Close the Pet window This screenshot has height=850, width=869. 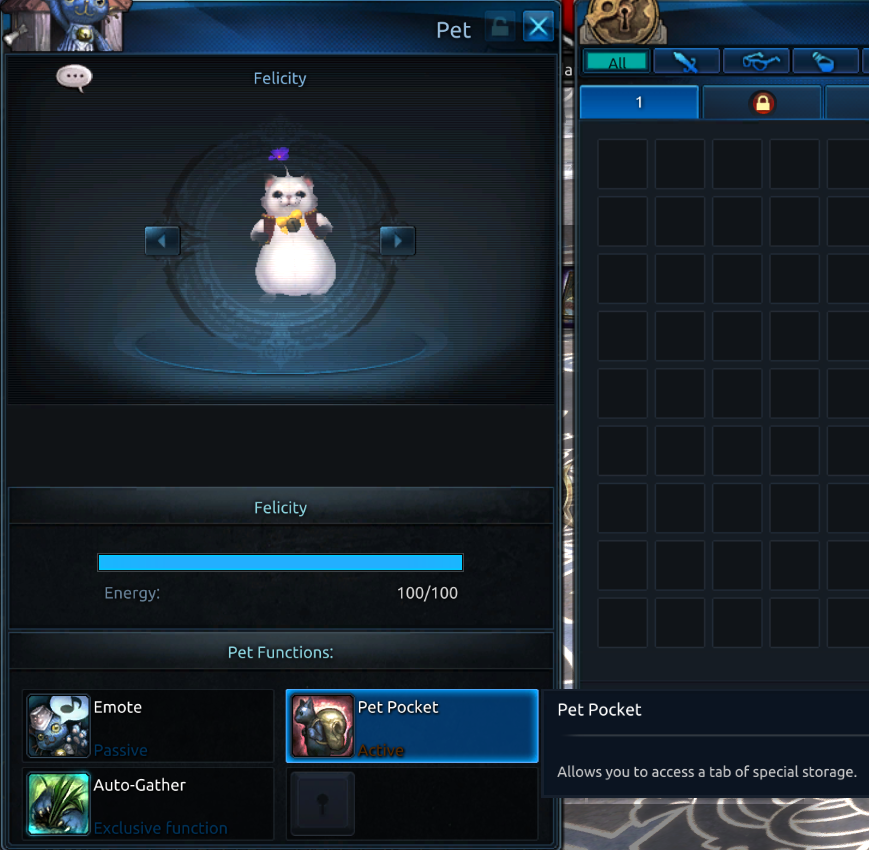539,27
